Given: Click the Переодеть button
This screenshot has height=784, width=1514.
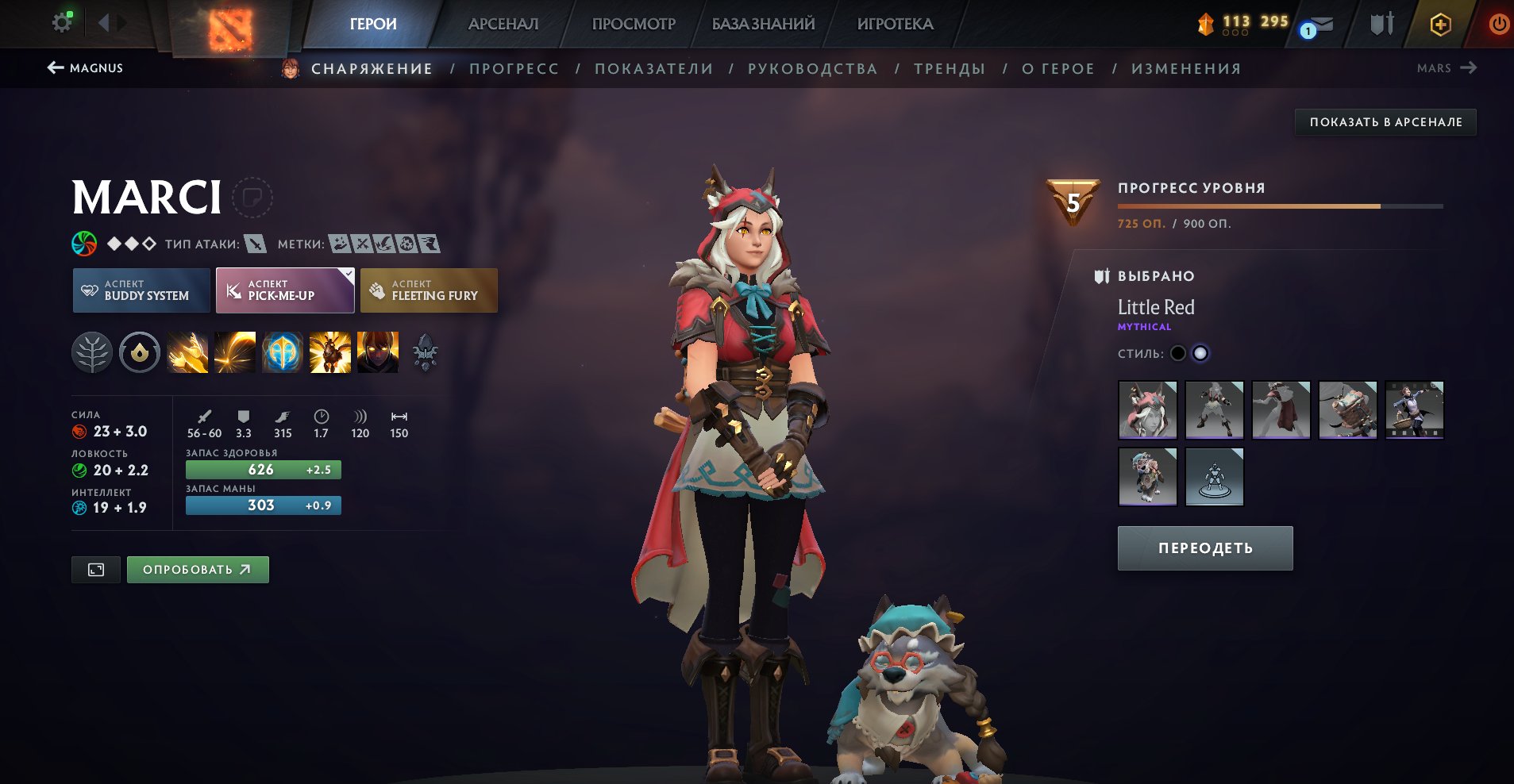Looking at the screenshot, I should pos(1204,548).
